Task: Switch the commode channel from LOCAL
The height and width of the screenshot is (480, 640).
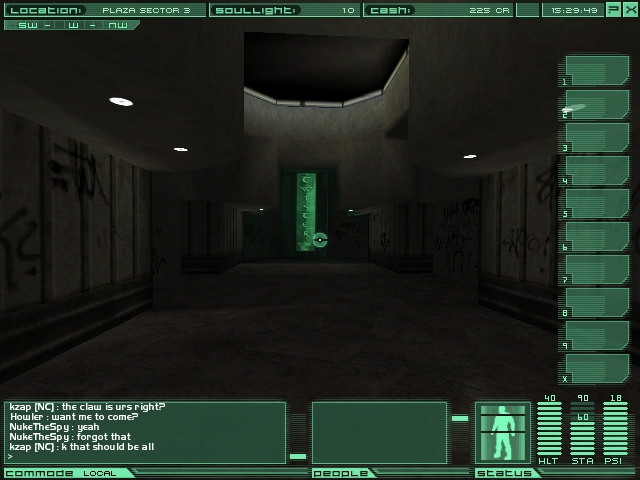Action: 99,473
